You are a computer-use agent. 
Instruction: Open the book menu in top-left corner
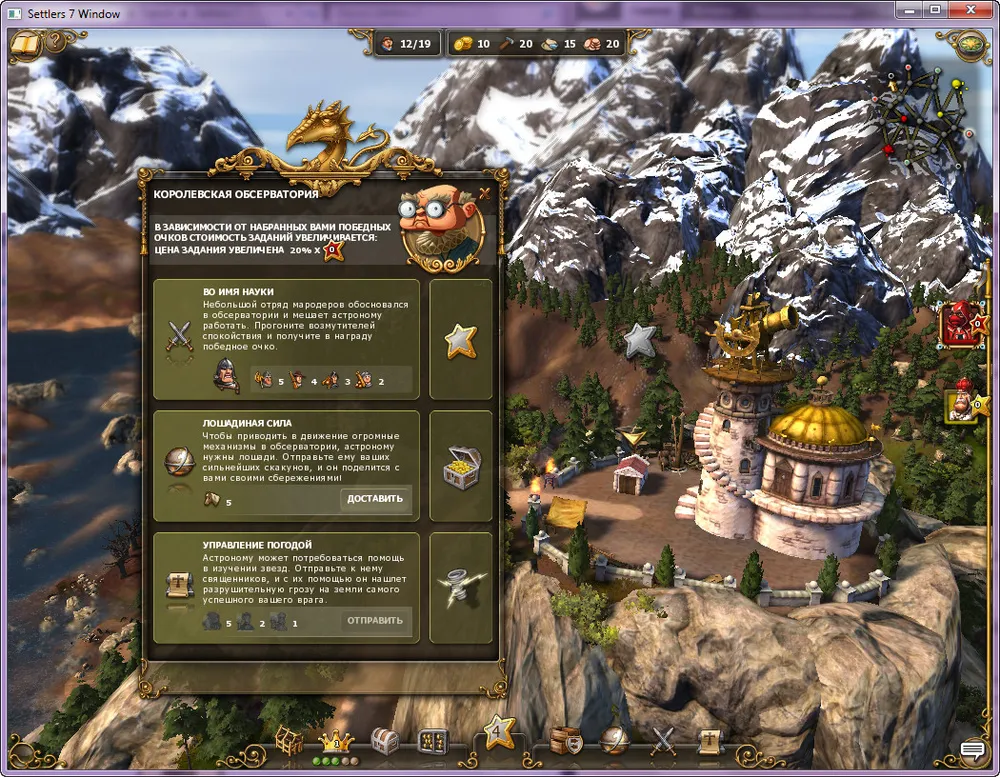(25, 44)
